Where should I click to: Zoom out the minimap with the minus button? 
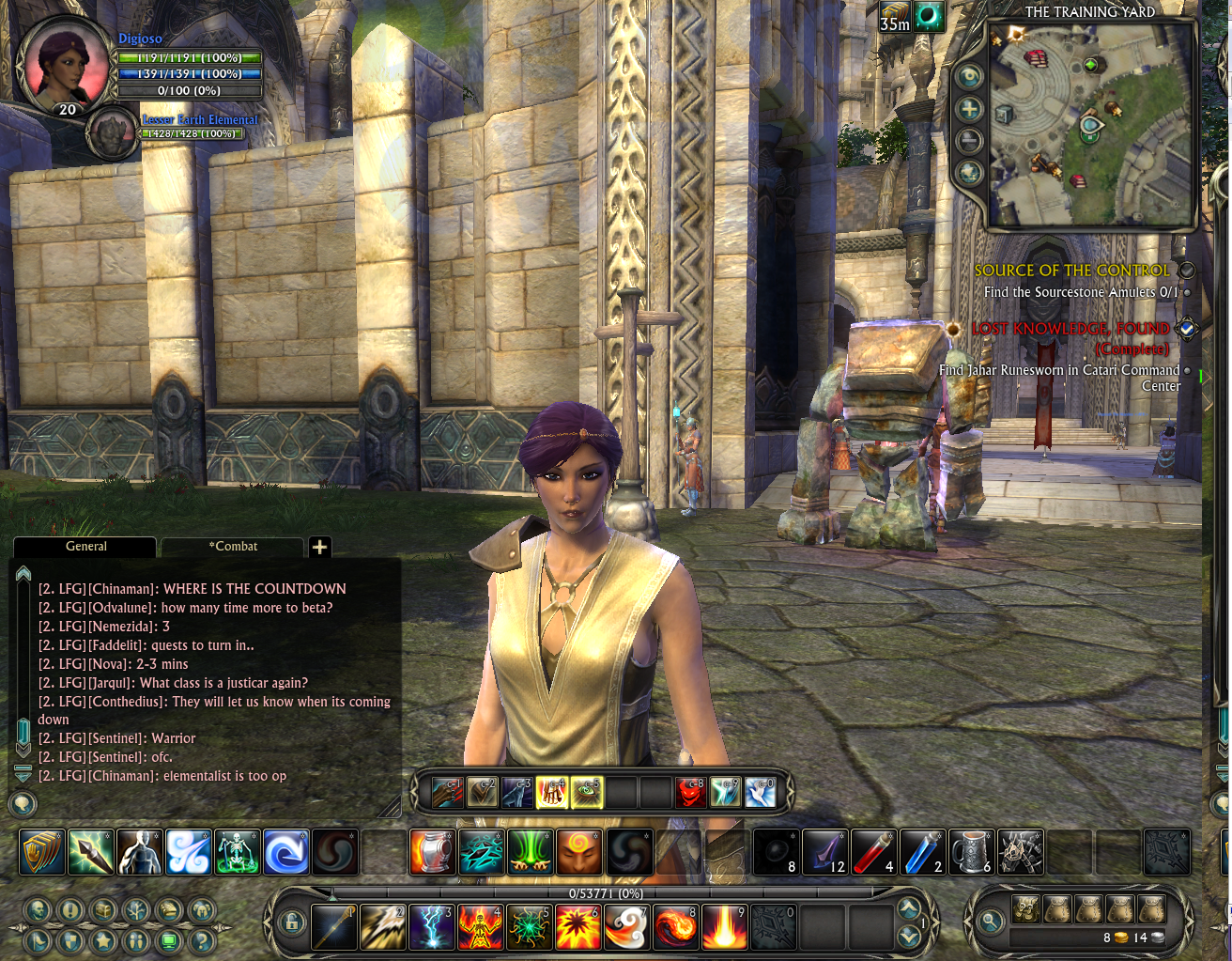(x=969, y=141)
